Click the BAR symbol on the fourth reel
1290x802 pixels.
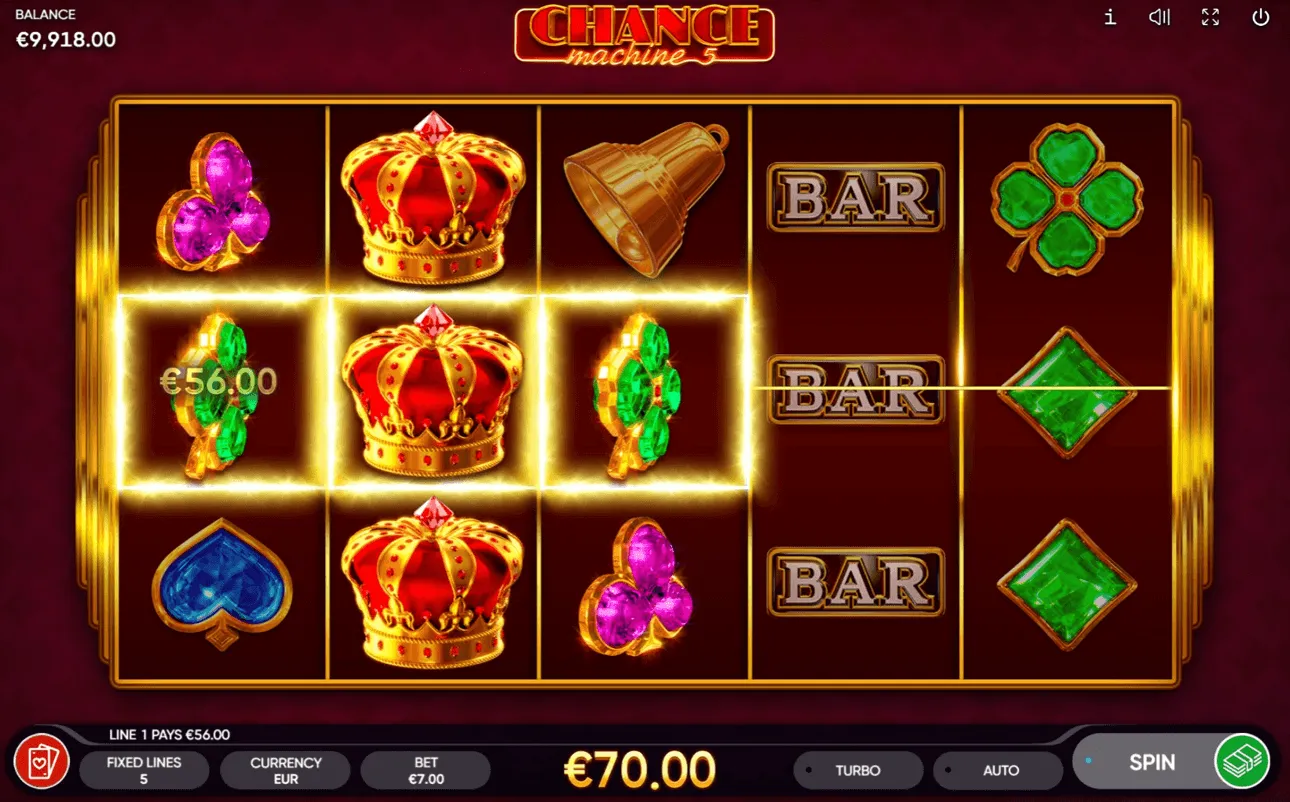coord(857,390)
